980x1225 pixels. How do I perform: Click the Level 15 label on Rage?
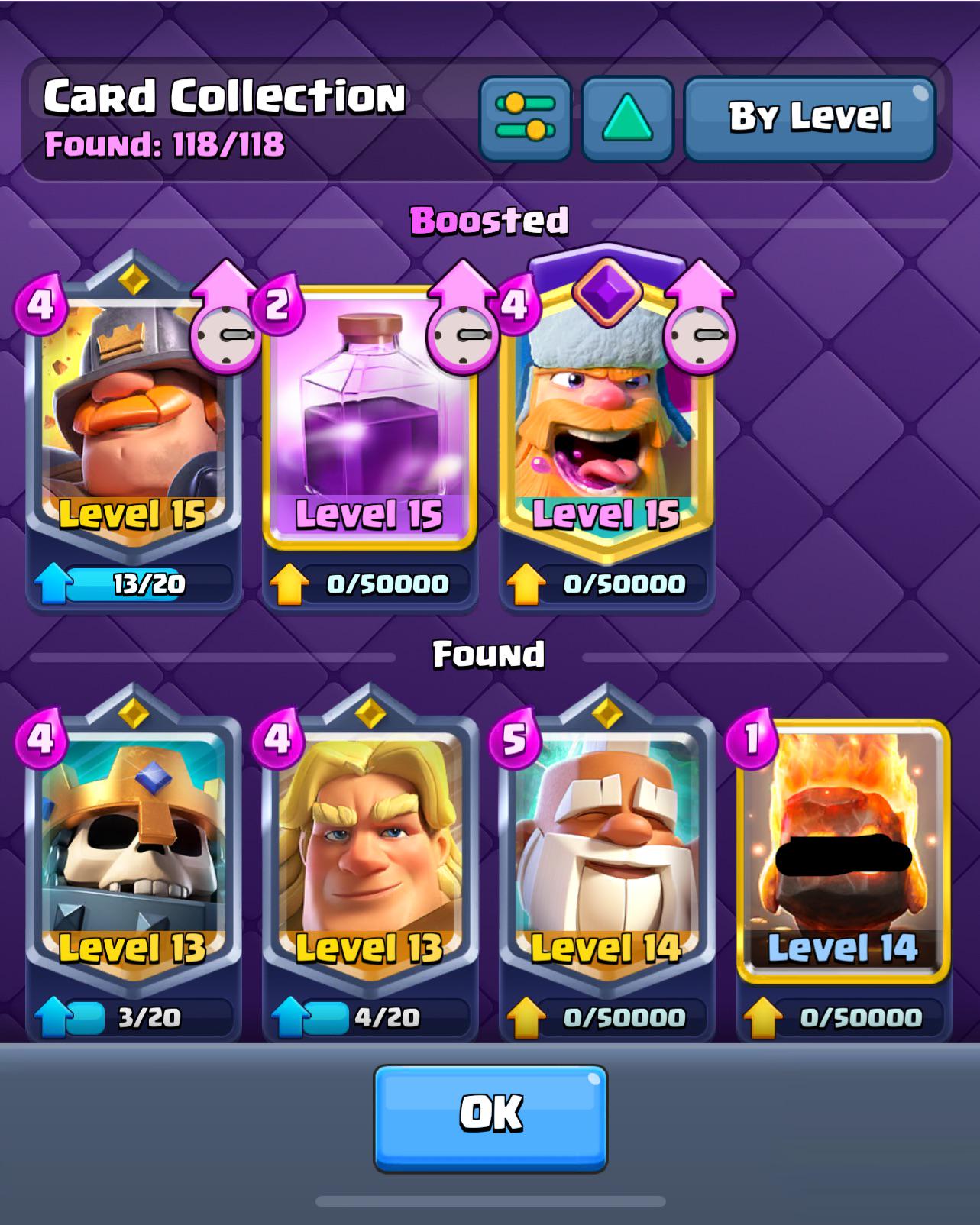[x=372, y=514]
